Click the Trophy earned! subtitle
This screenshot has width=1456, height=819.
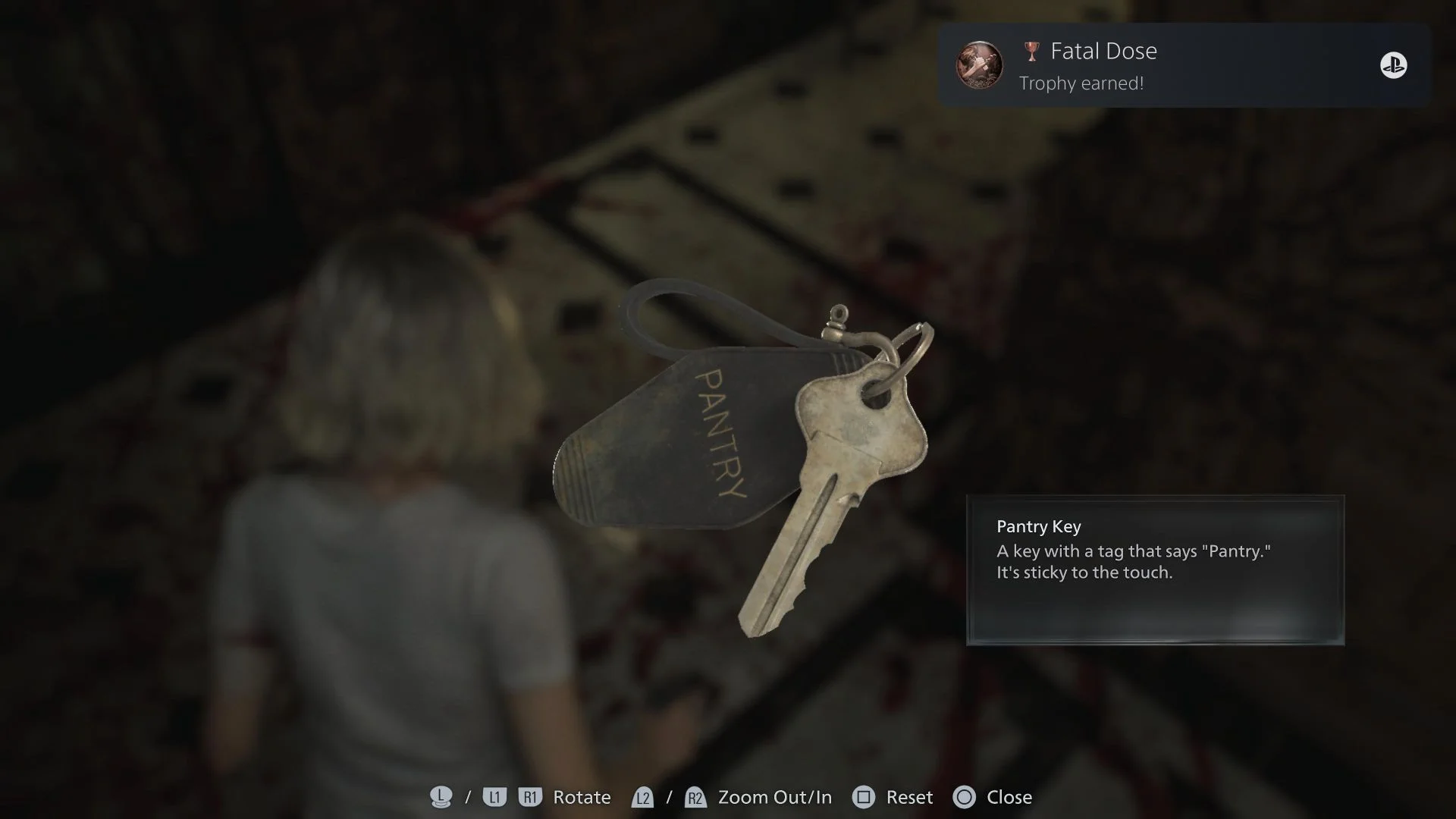tap(1082, 83)
